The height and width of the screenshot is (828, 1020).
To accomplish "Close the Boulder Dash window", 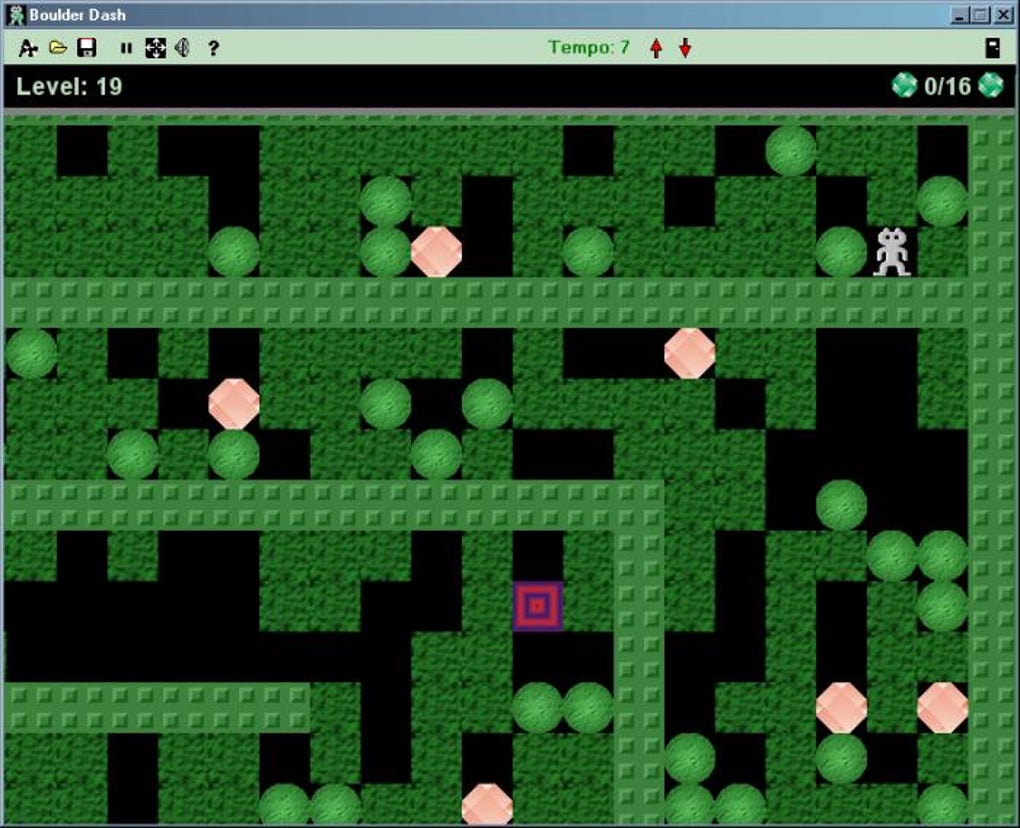I will 1002,15.
